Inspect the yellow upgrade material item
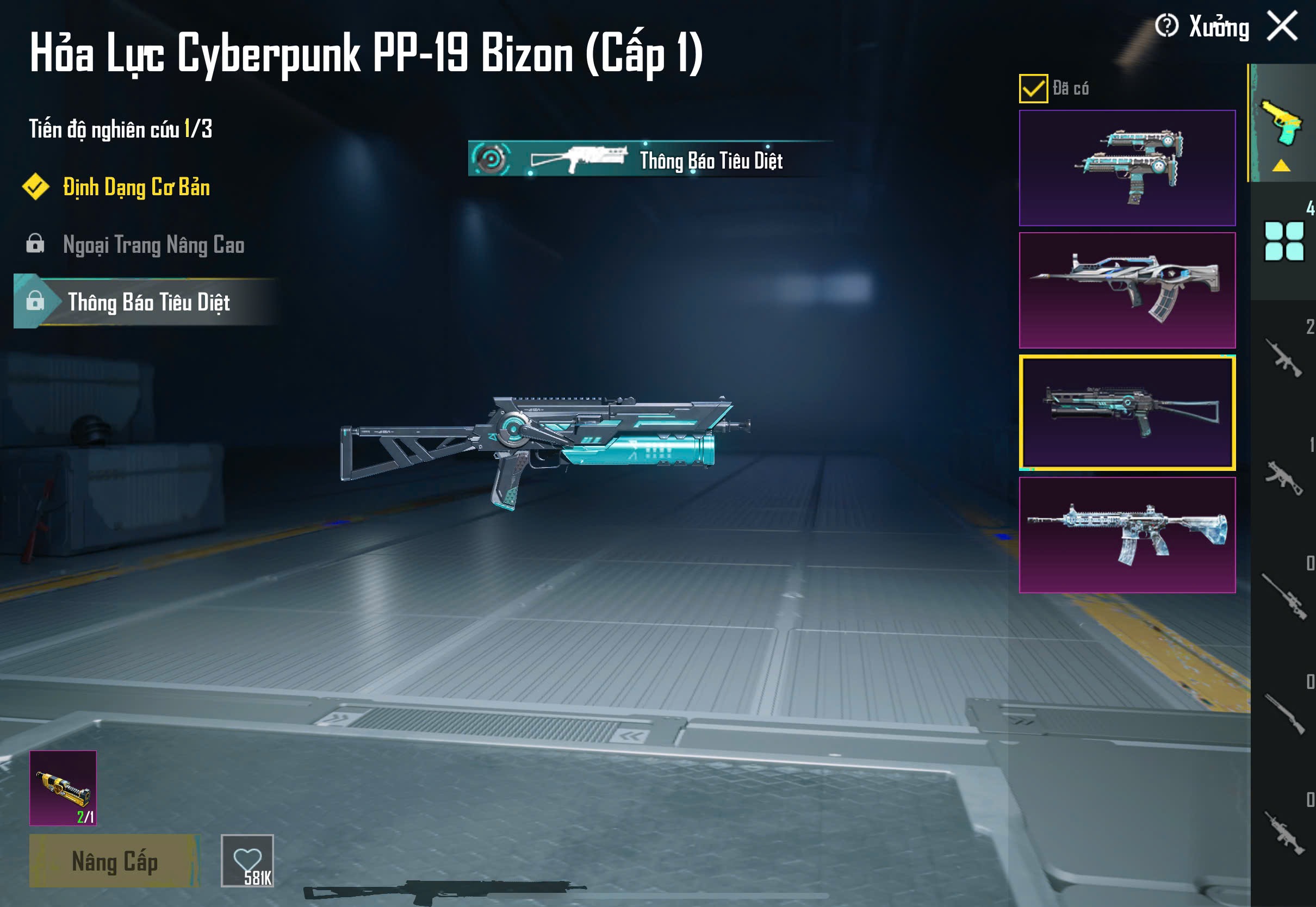This screenshot has height=907, width=1316. (x=63, y=788)
